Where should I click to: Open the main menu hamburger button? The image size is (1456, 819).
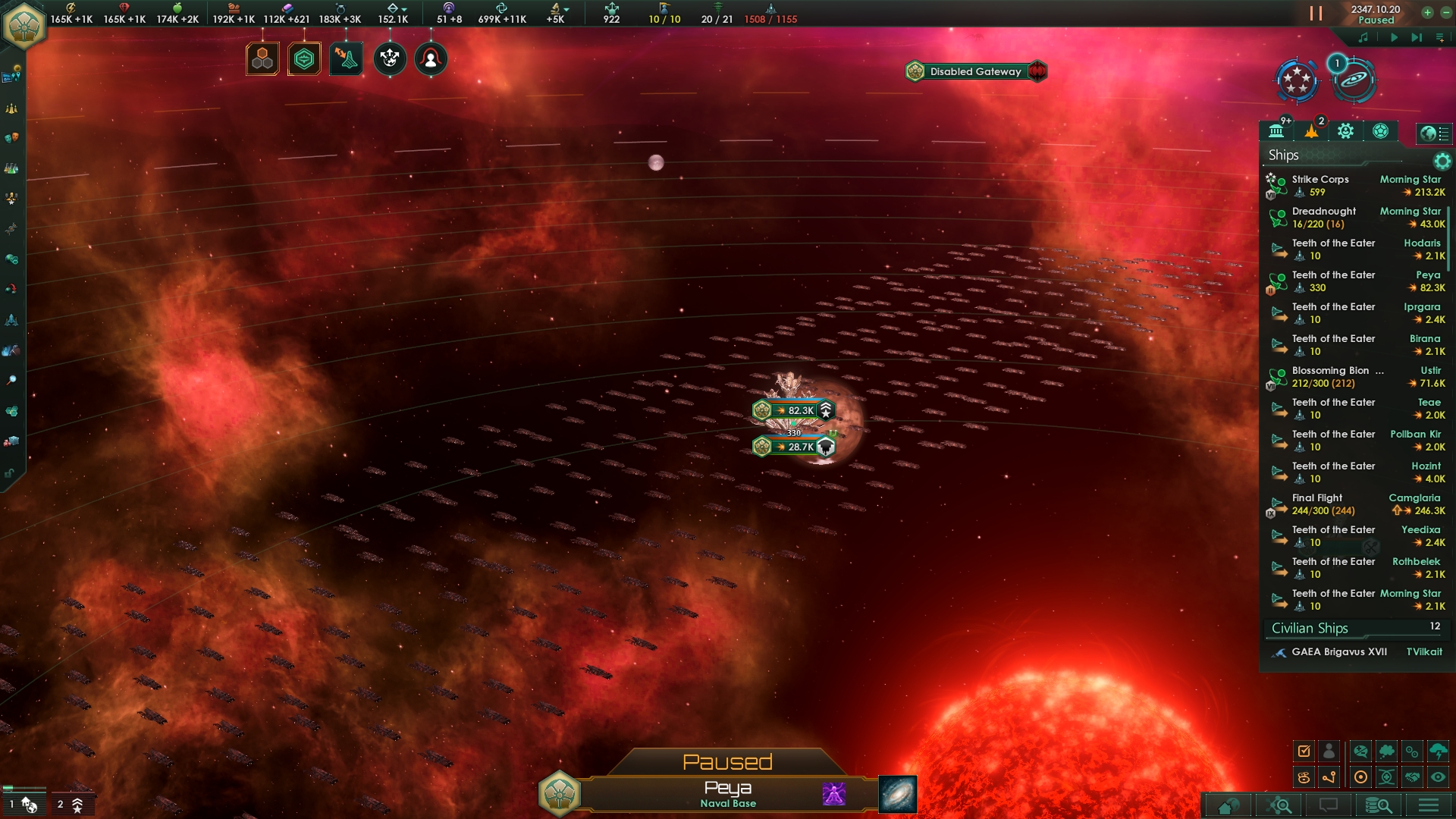point(1429,805)
